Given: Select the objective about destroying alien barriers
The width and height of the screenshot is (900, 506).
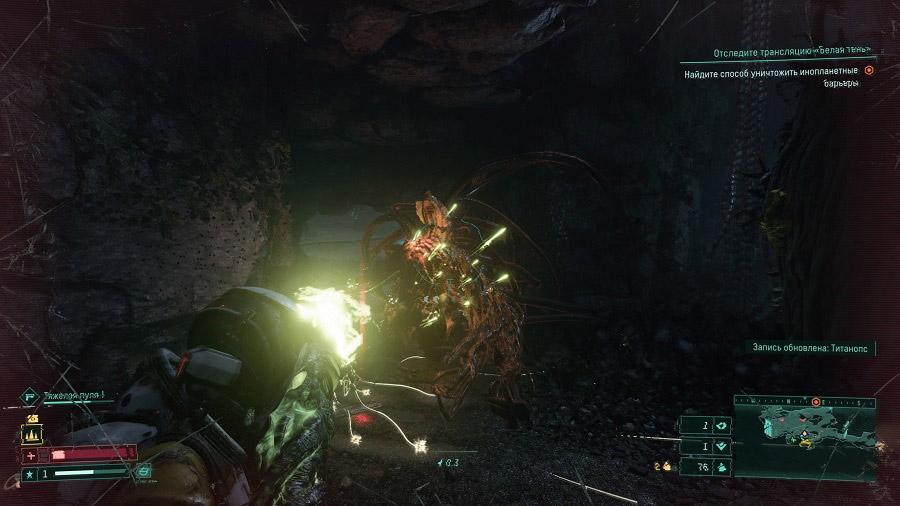Looking at the screenshot, I should 771,77.
